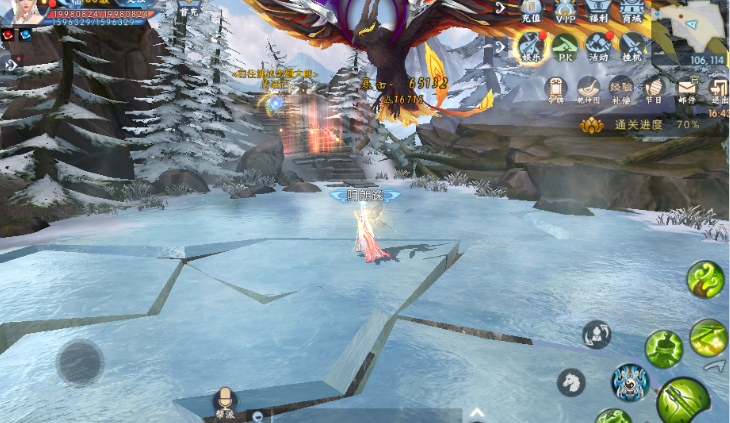Viewport: 730px width, 423px height.
Task: Open the 活动 events menu
Action: (x=599, y=45)
